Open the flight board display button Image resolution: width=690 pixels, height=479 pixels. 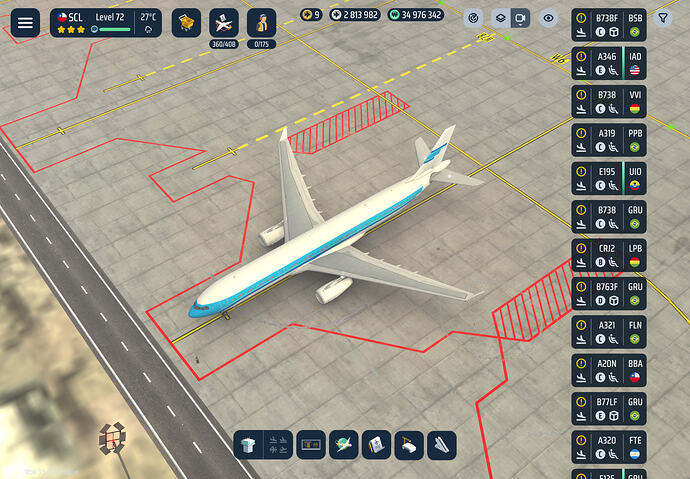[x=311, y=445]
